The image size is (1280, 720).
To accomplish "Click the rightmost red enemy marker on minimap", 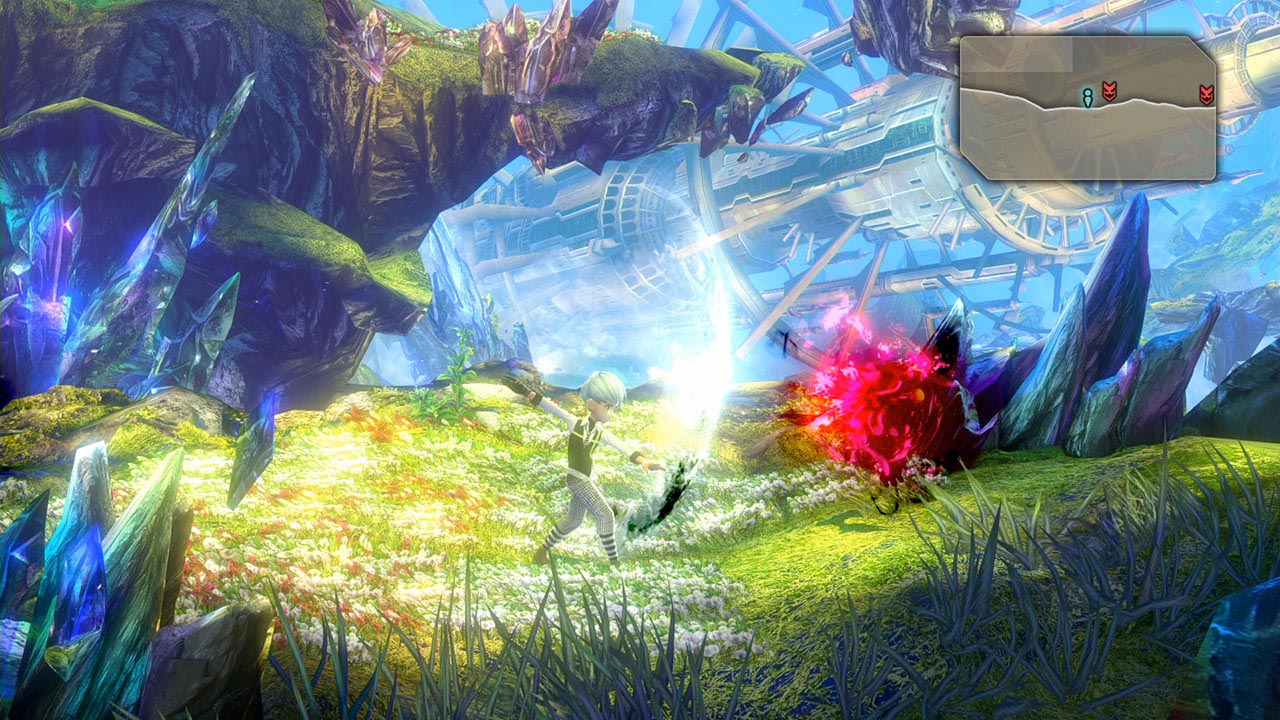I will click(1206, 94).
